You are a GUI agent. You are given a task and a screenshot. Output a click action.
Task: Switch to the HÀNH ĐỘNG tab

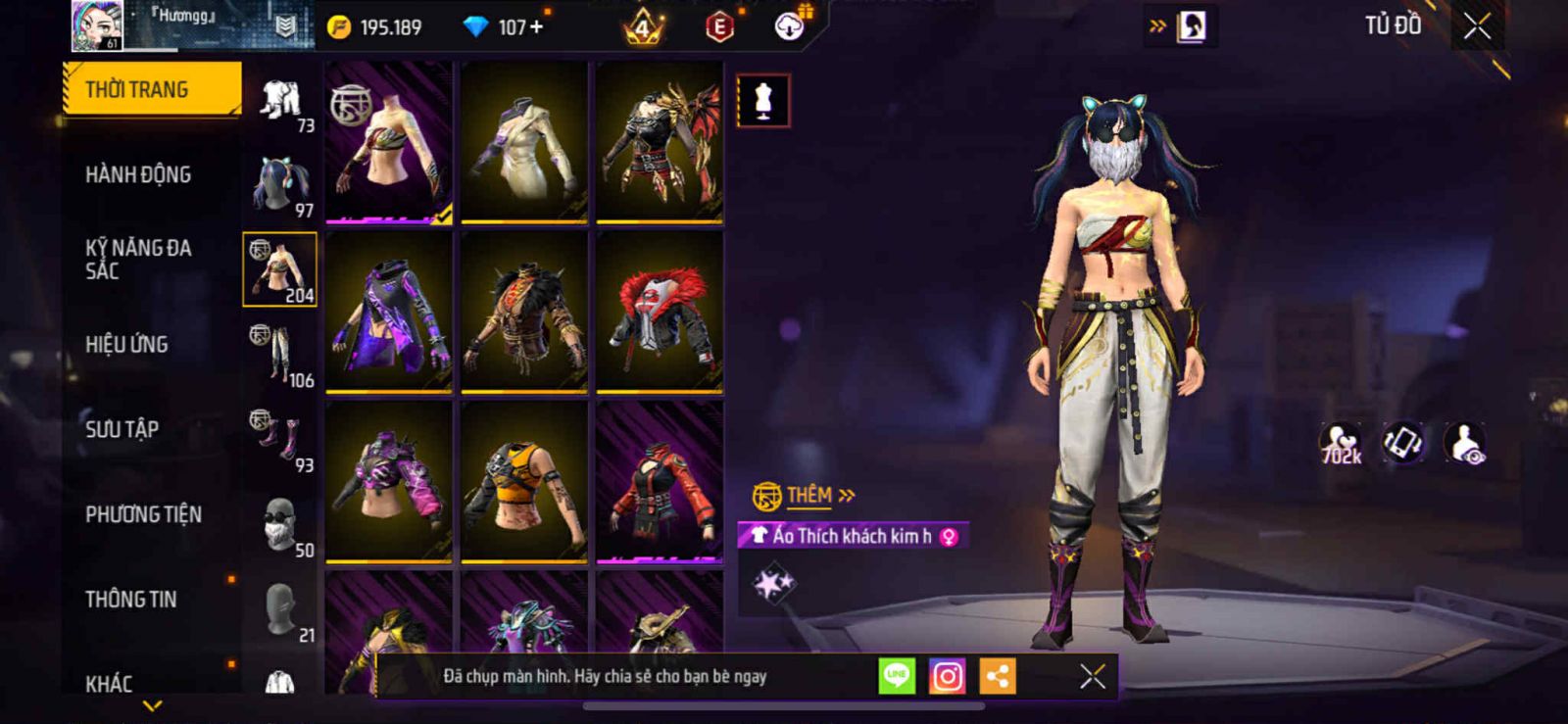pos(138,174)
